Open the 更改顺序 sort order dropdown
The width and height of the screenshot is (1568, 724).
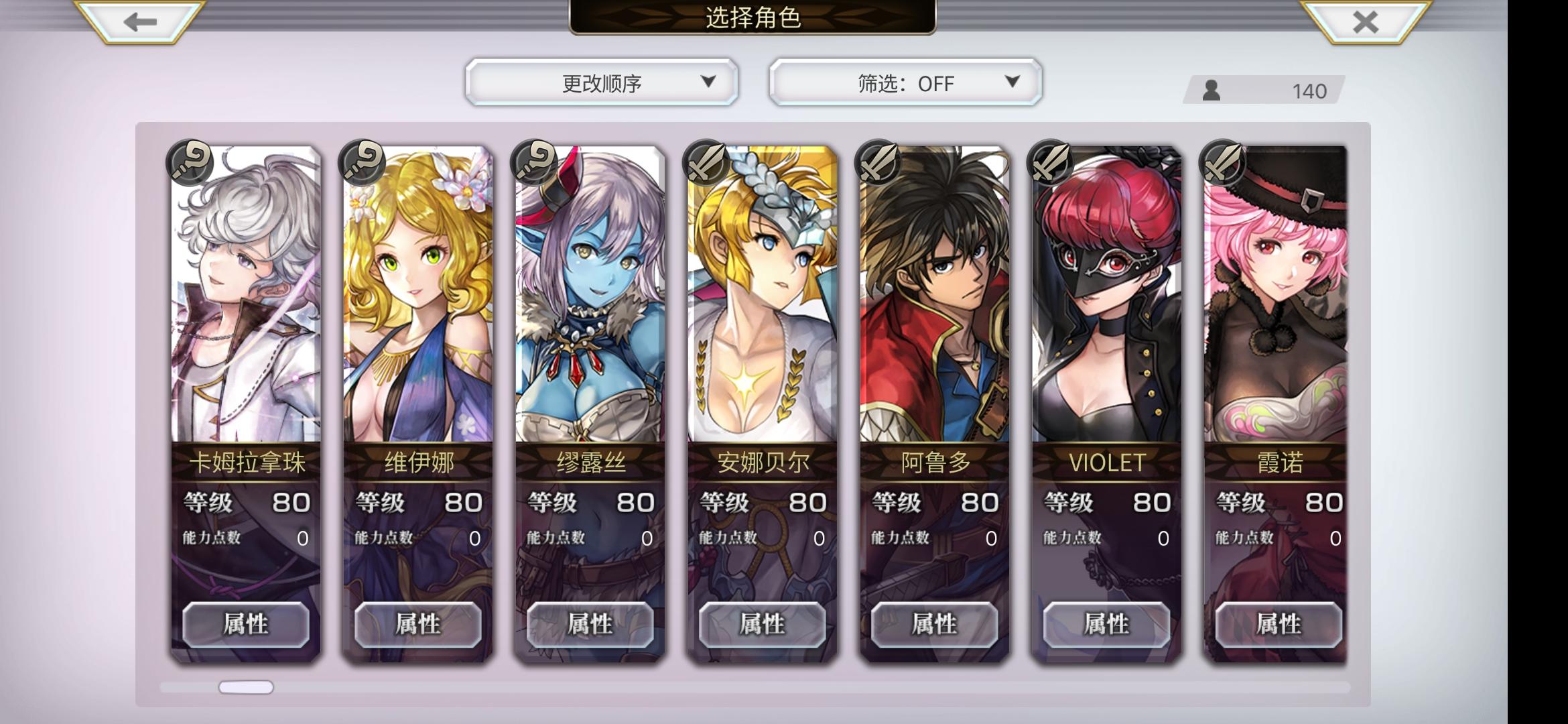pos(600,82)
